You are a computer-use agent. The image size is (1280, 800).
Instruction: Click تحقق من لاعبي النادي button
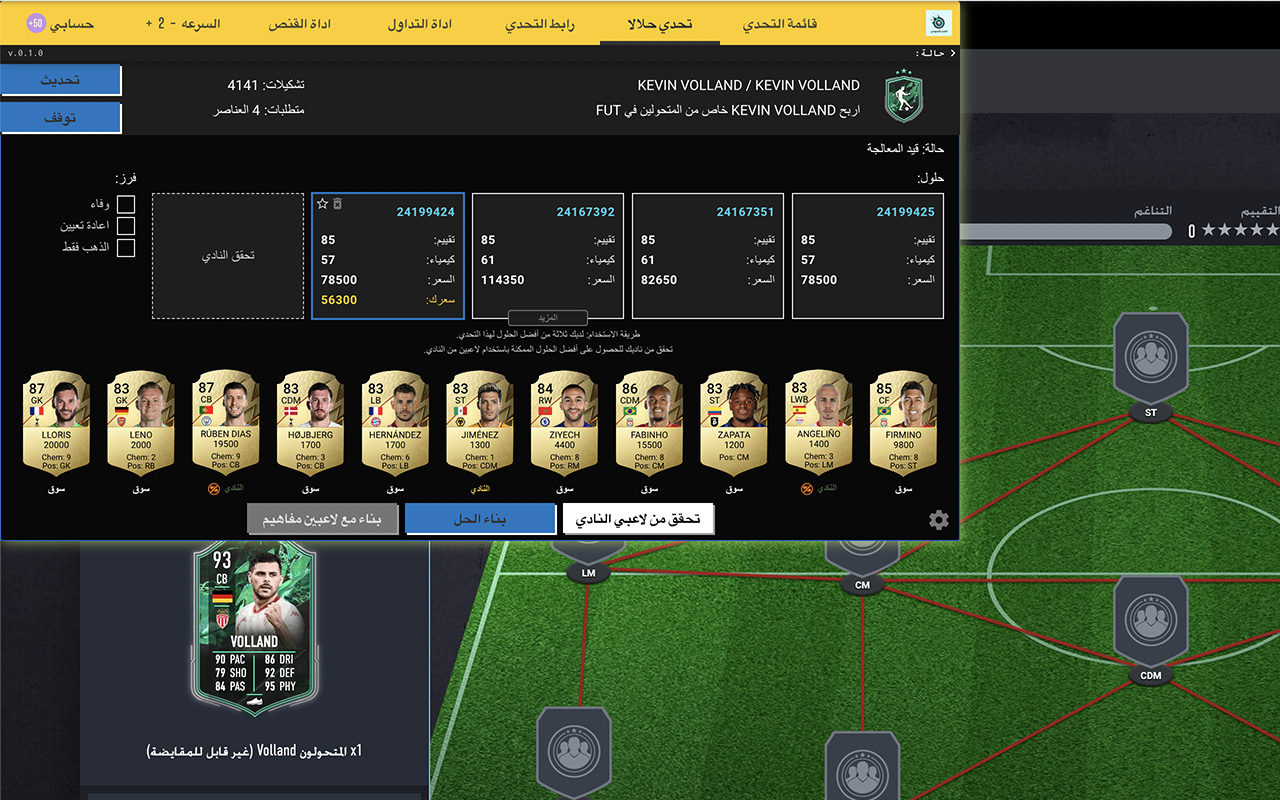coord(637,518)
